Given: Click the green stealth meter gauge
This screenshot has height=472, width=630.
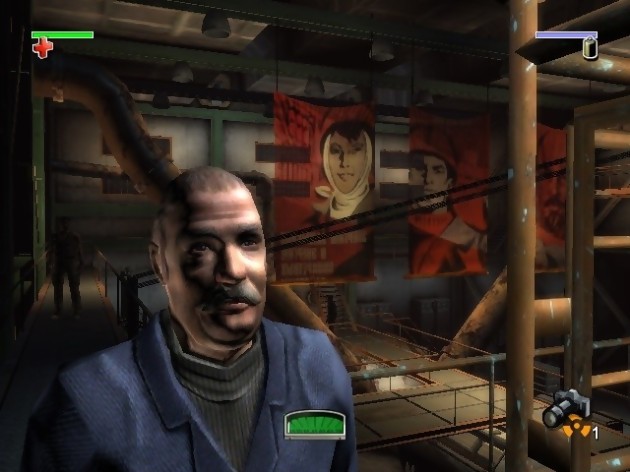Looking at the screenshot, I should [313, 425].
